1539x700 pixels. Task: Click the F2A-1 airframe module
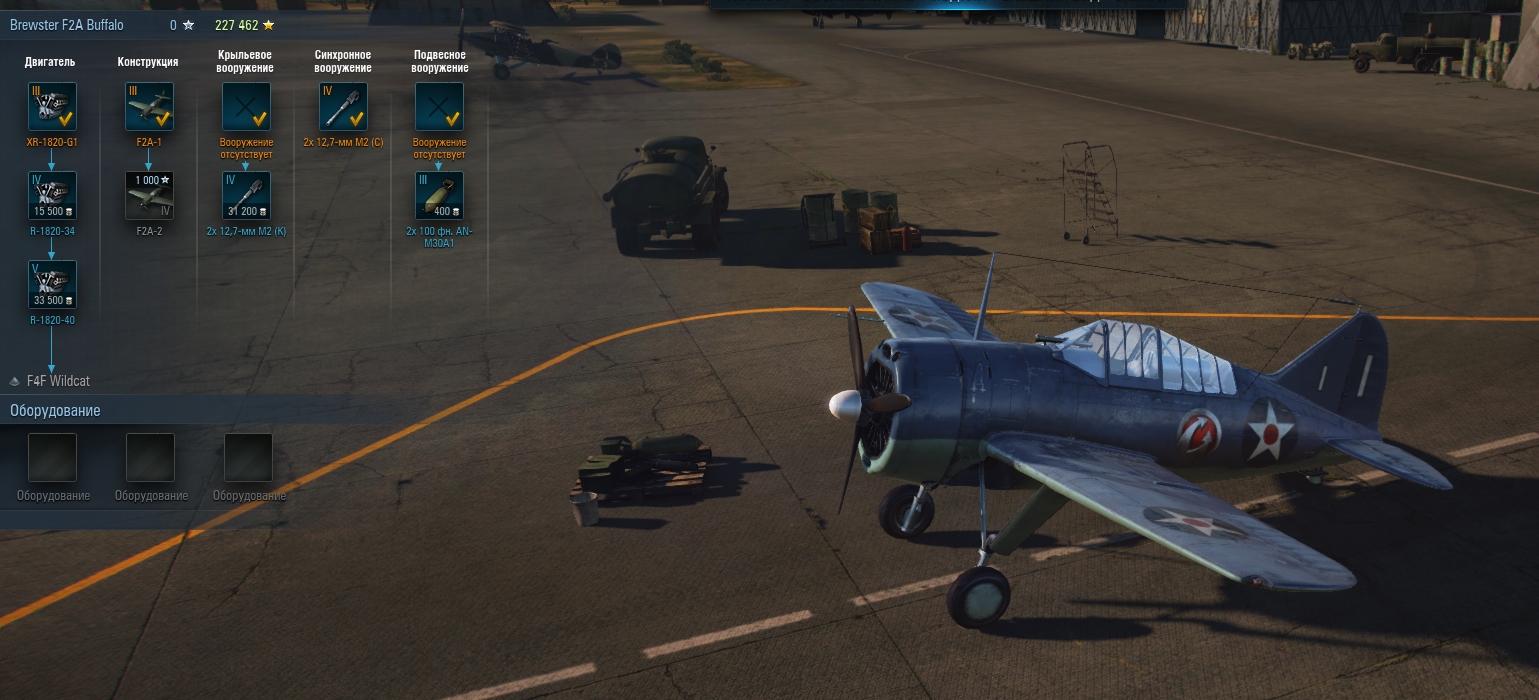tap(149, 107)
